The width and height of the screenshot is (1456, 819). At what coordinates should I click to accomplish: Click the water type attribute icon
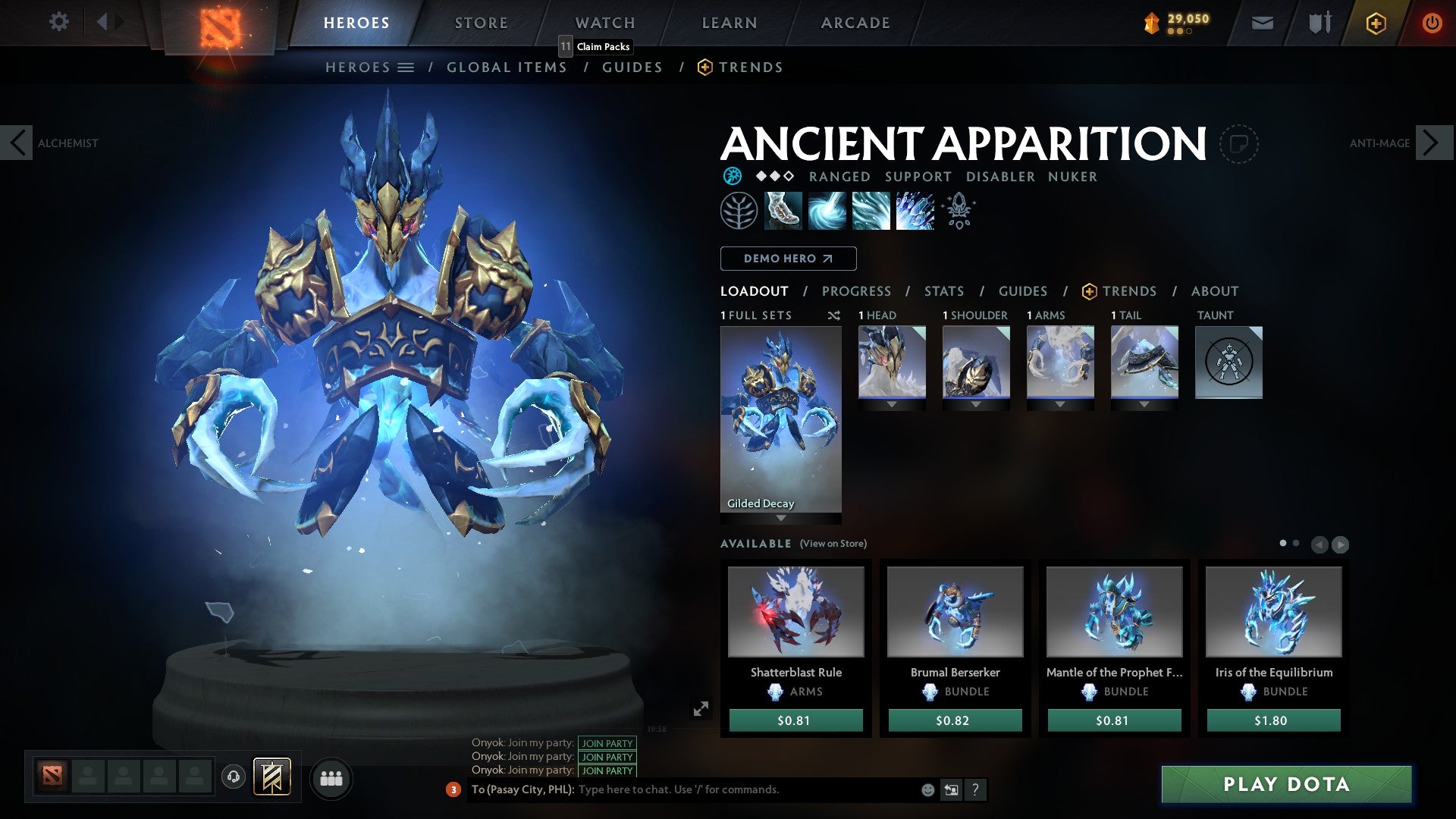click(x=732, y=177)
